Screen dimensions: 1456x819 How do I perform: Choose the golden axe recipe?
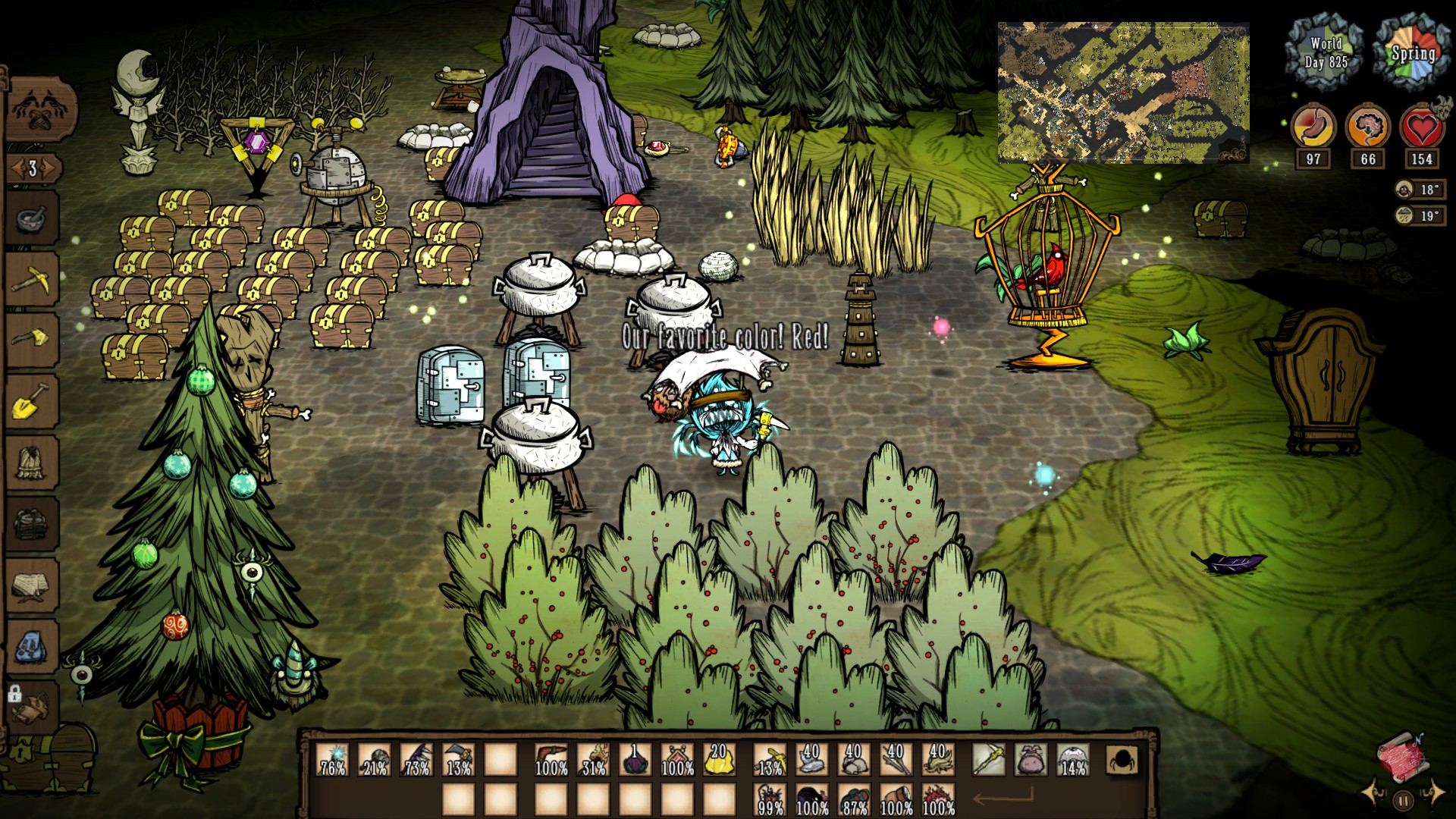[x=32, y=339]
